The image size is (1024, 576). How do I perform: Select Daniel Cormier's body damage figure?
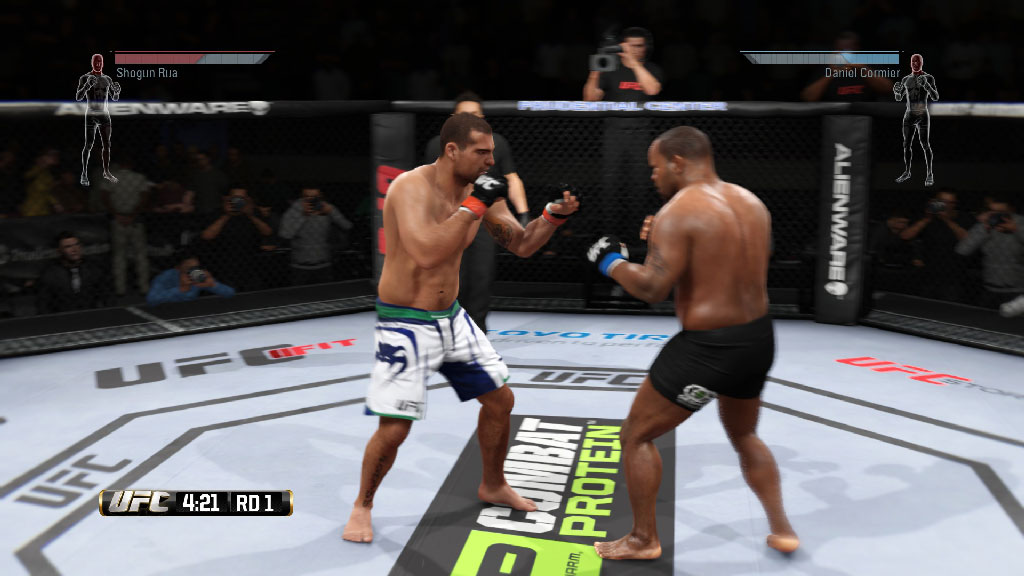coord(916,118)
